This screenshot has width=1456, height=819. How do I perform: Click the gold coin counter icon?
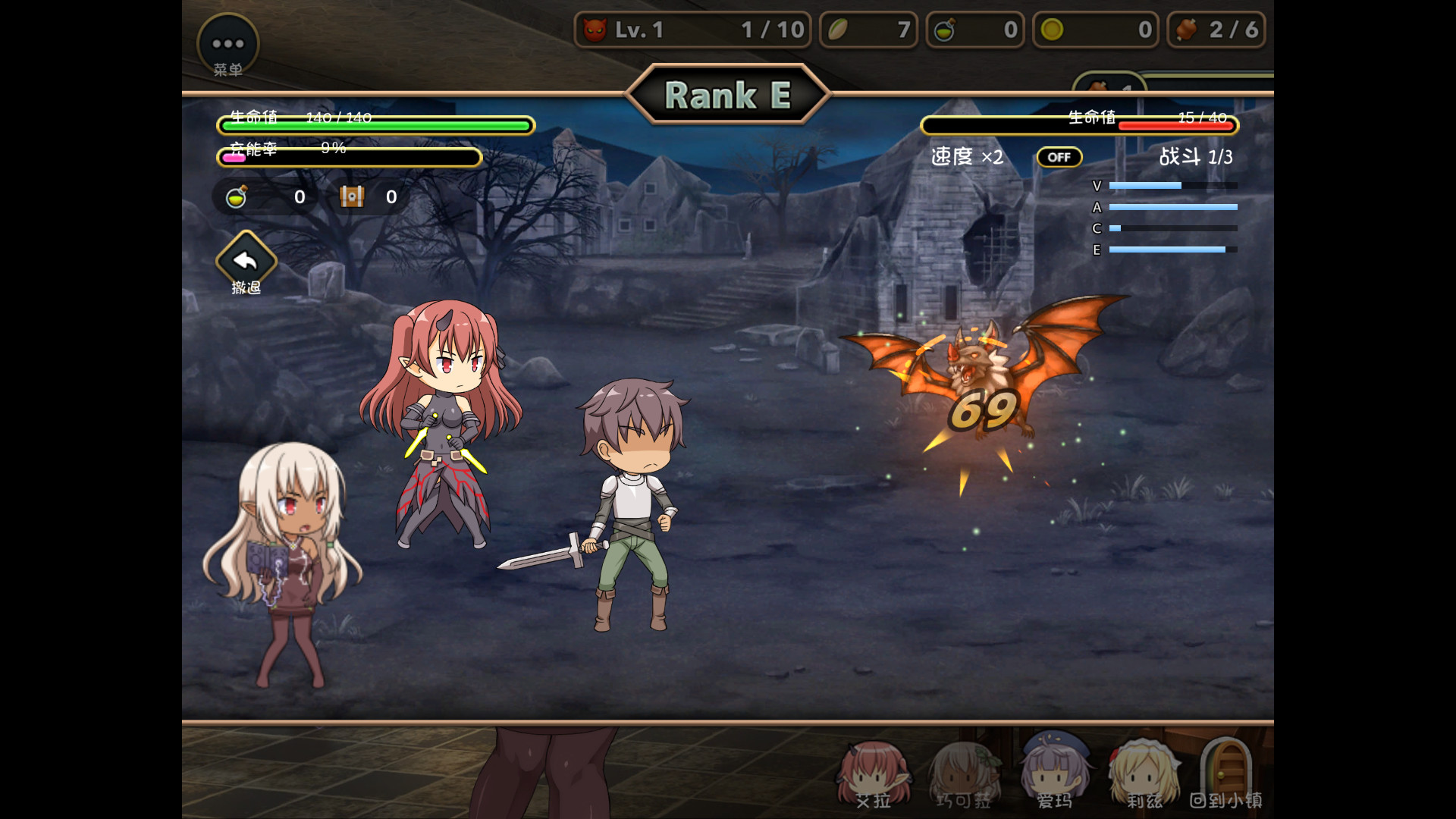tap(1050, 30)
